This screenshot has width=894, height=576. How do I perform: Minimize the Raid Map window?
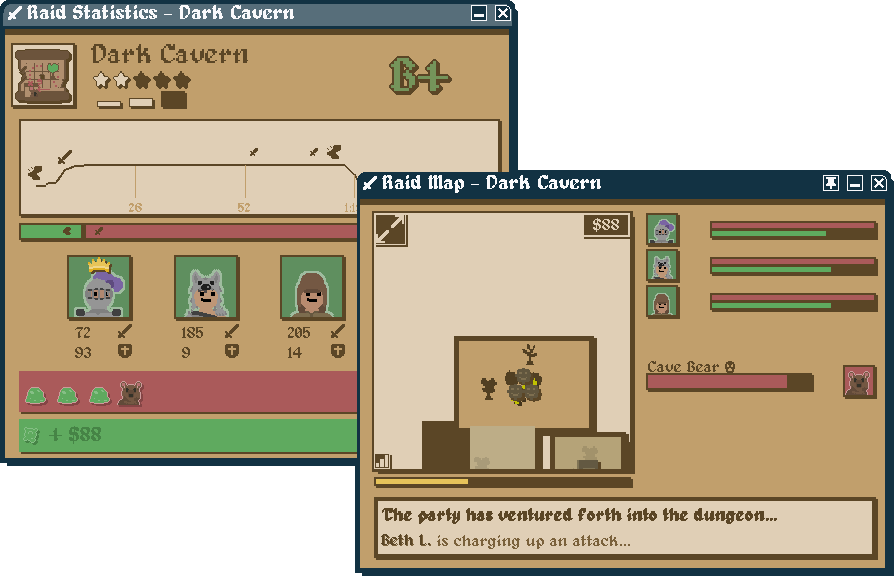[855, 183]
